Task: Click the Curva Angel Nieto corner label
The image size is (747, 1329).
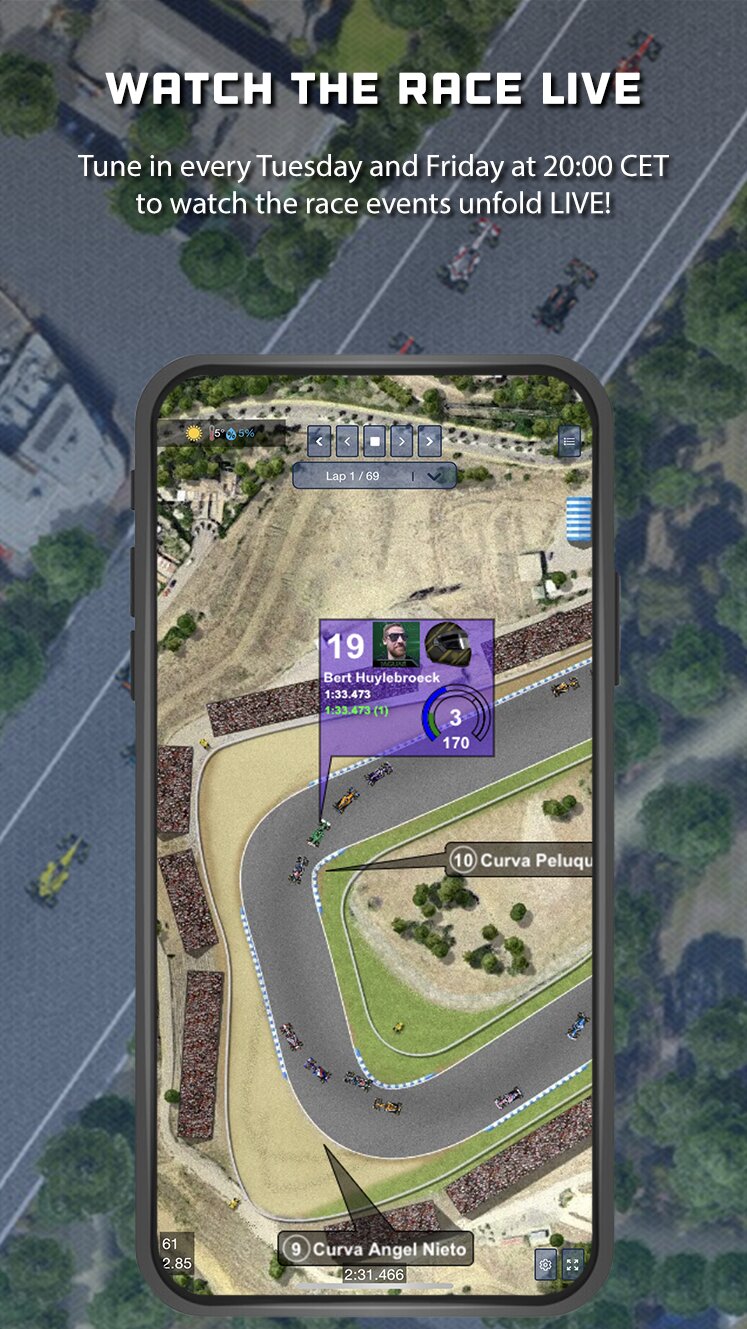Action: (375, 1249)
